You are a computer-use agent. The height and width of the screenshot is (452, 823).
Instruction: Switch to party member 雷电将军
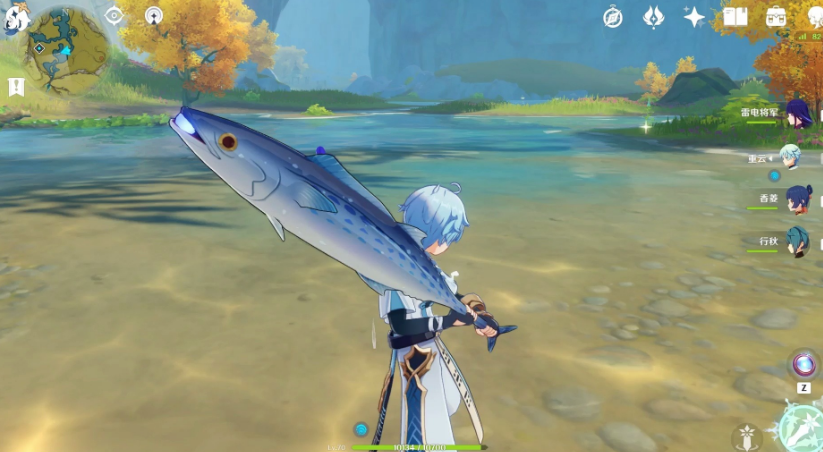797,113
